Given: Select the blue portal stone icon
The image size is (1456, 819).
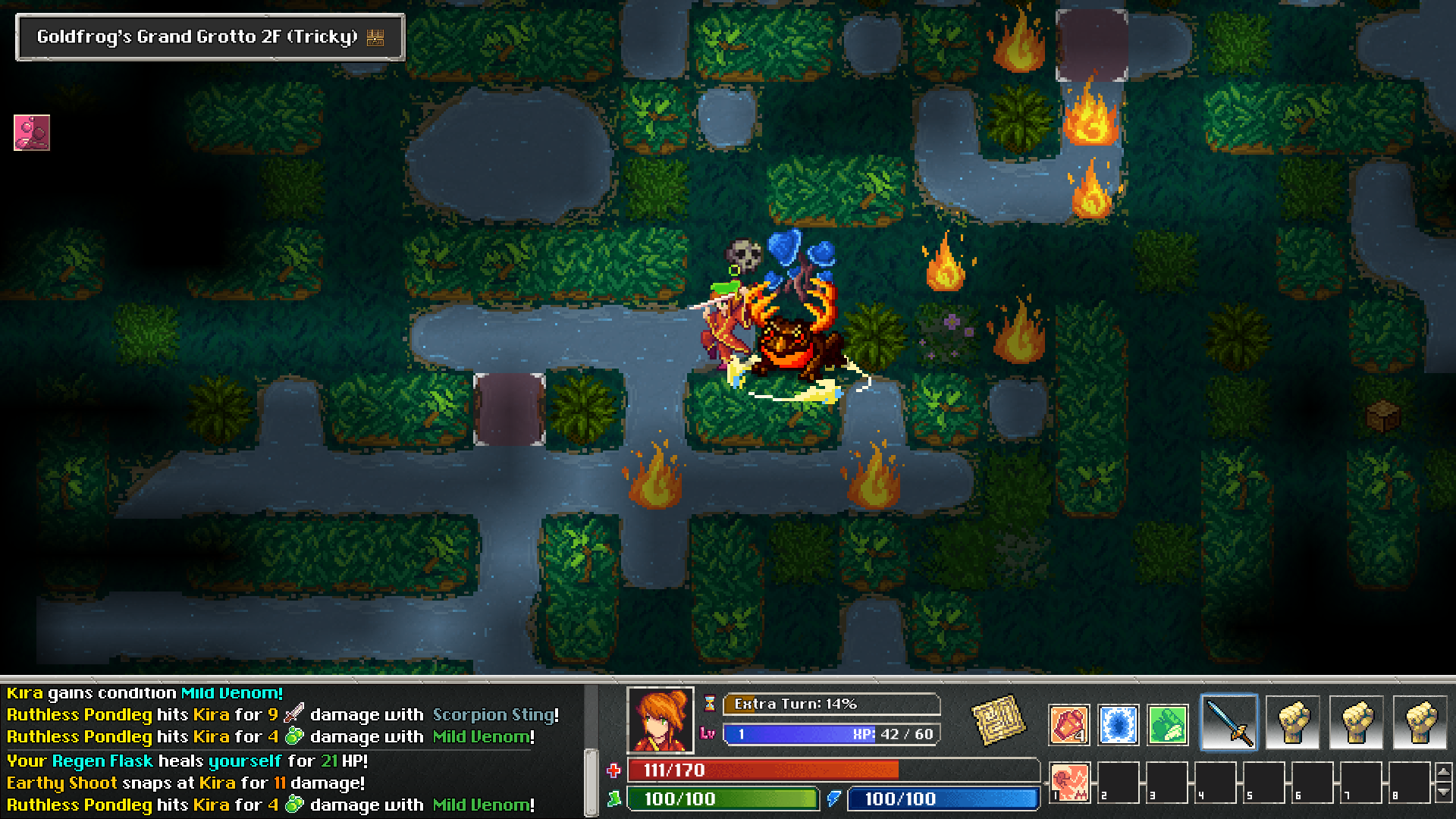Looking at the screenshot, I should point(1118,724).
